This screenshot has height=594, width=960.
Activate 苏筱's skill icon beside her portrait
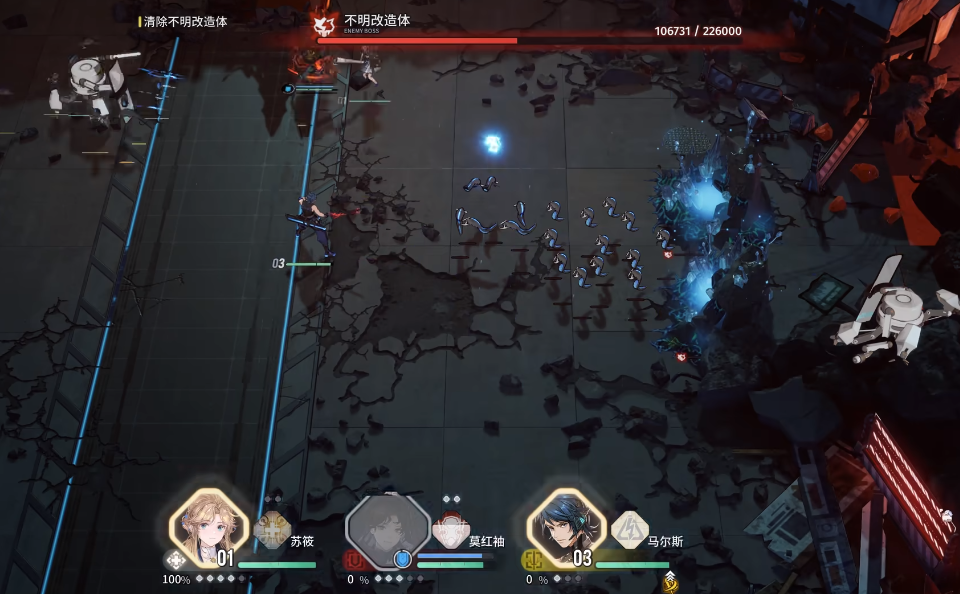click(272, 529)
